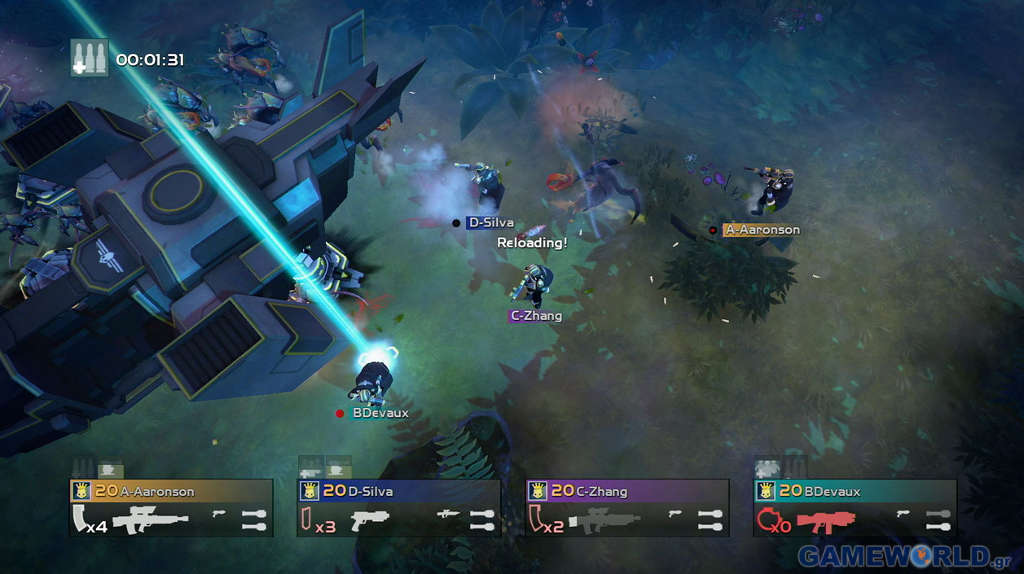Click C-Zhang's rank badge icon

537,491
